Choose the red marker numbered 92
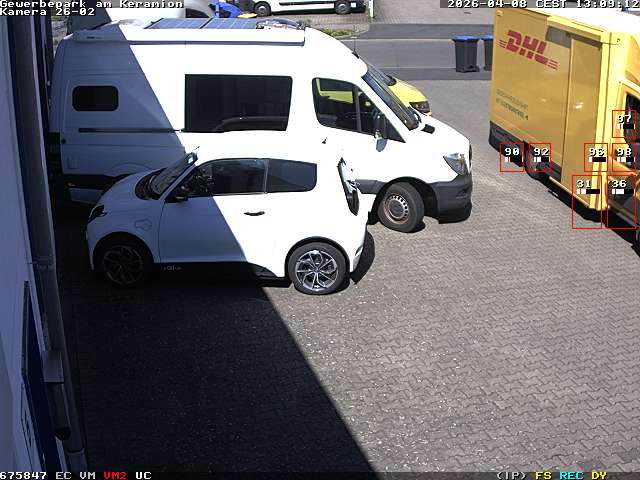The width and height of the screenshot is (640, 480). [x=540, y=156]
